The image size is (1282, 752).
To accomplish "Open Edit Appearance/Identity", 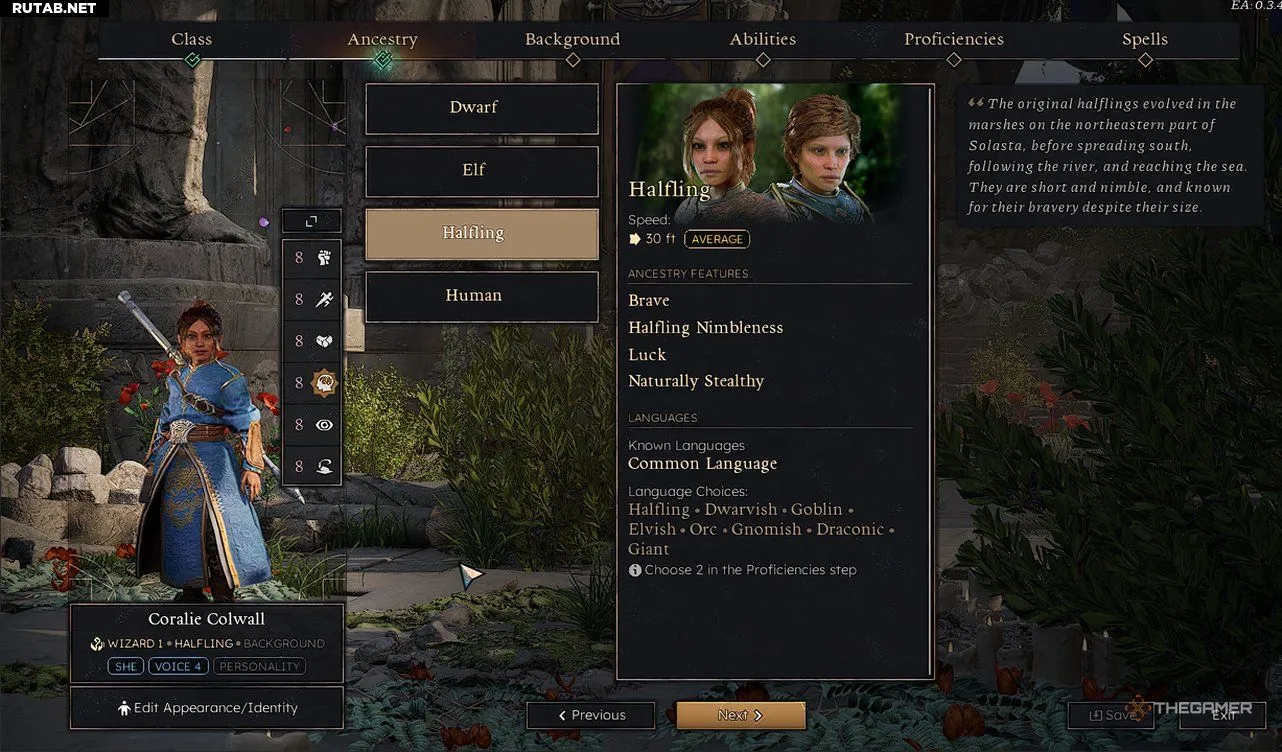I will 207,708.
